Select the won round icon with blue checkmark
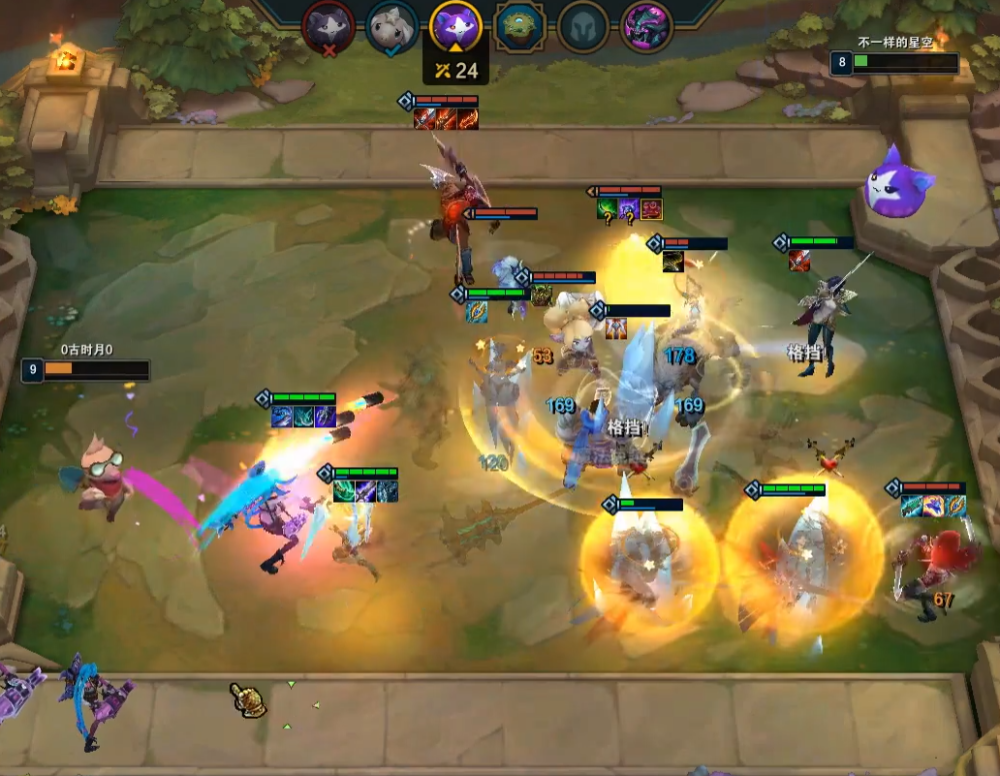This screenshot has height=776, width=1000. tap(392, 27)
